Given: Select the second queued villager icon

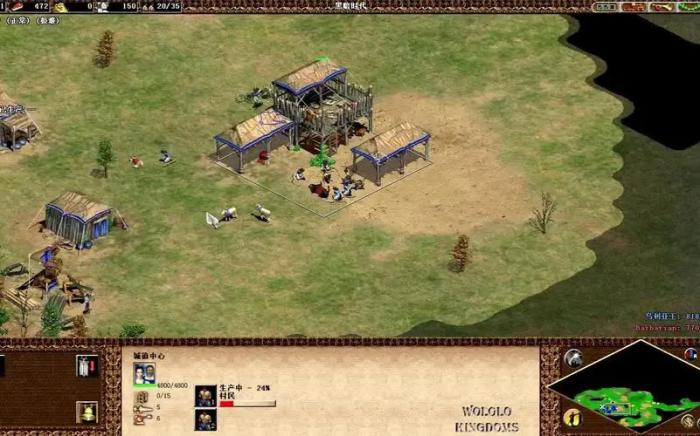Looking at the screenshot, I should click(206, 420).
